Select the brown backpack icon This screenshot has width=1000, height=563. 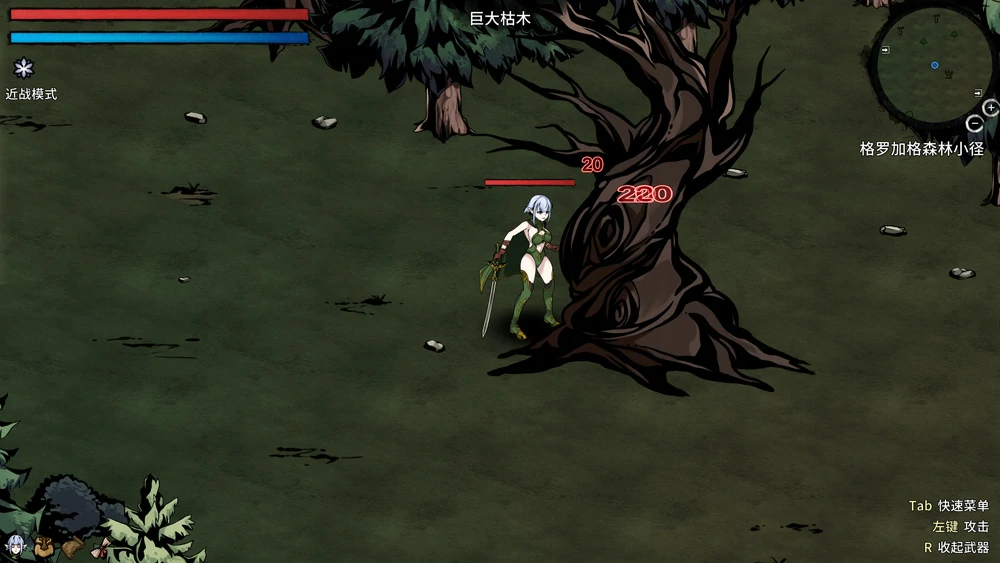[44, 546]
